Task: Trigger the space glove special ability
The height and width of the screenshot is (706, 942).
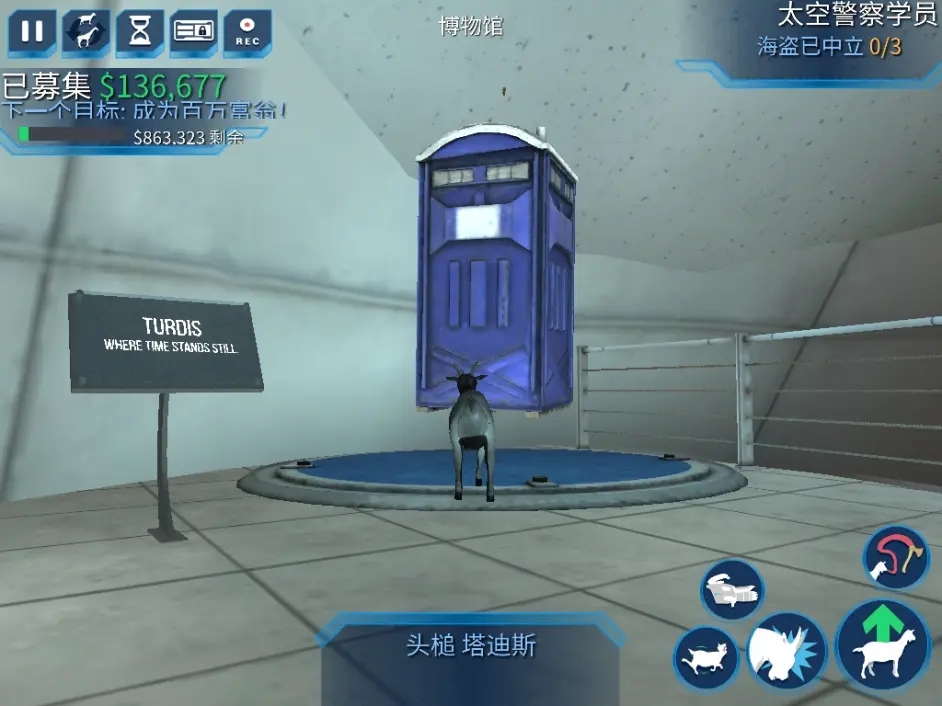Action: point(732,590)
